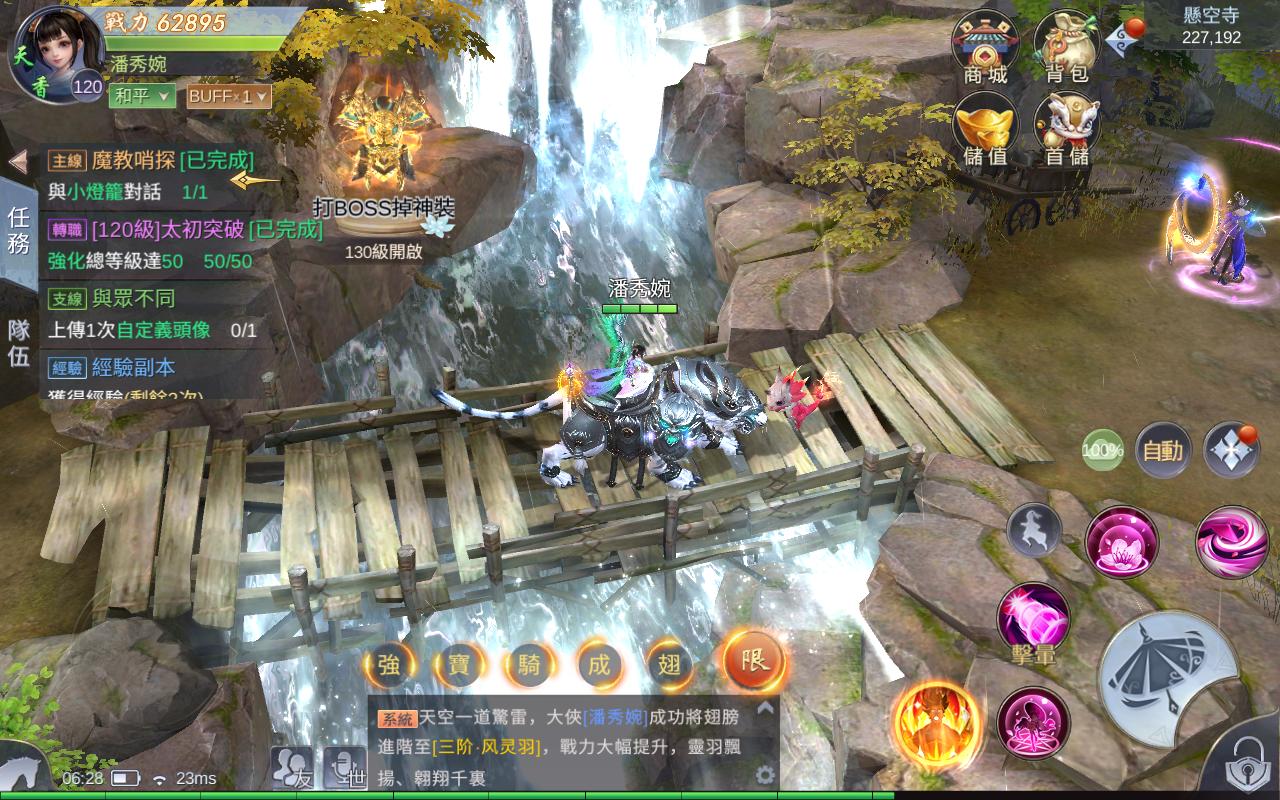Open the 首儲 first recharge icon
The height and width of the screenshot is (800, 1280).
point(1067,128)
